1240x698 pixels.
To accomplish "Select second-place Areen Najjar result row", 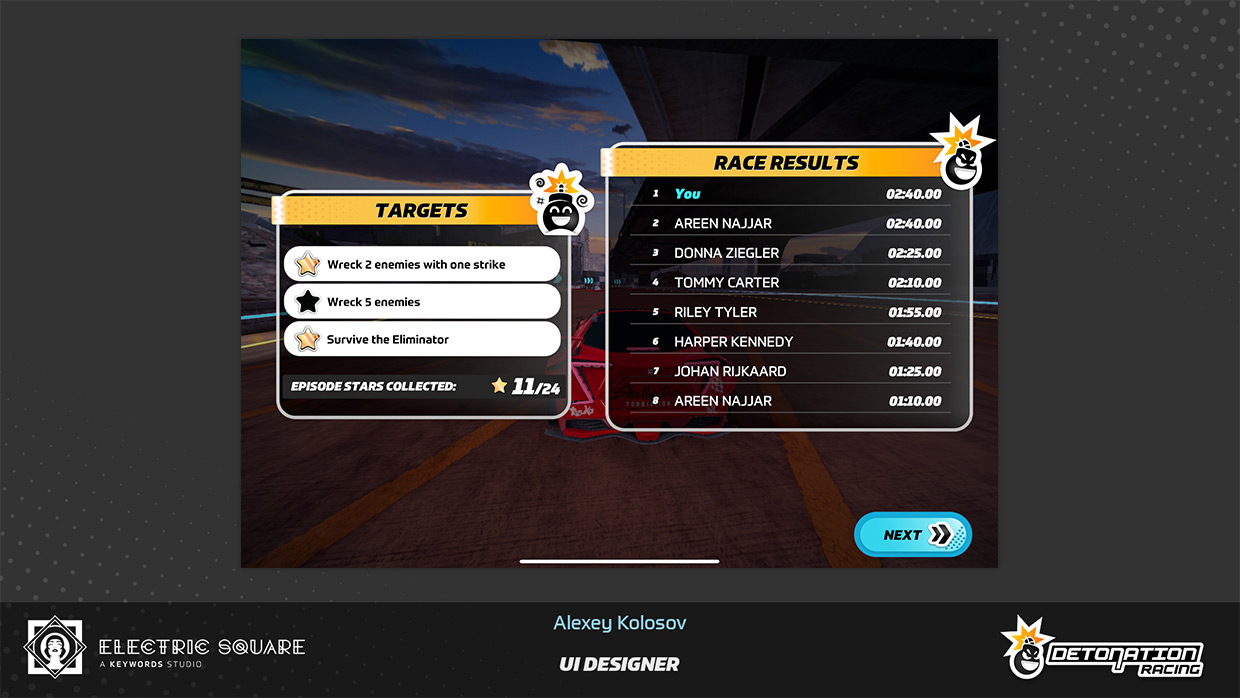I will tap(795, 223).
